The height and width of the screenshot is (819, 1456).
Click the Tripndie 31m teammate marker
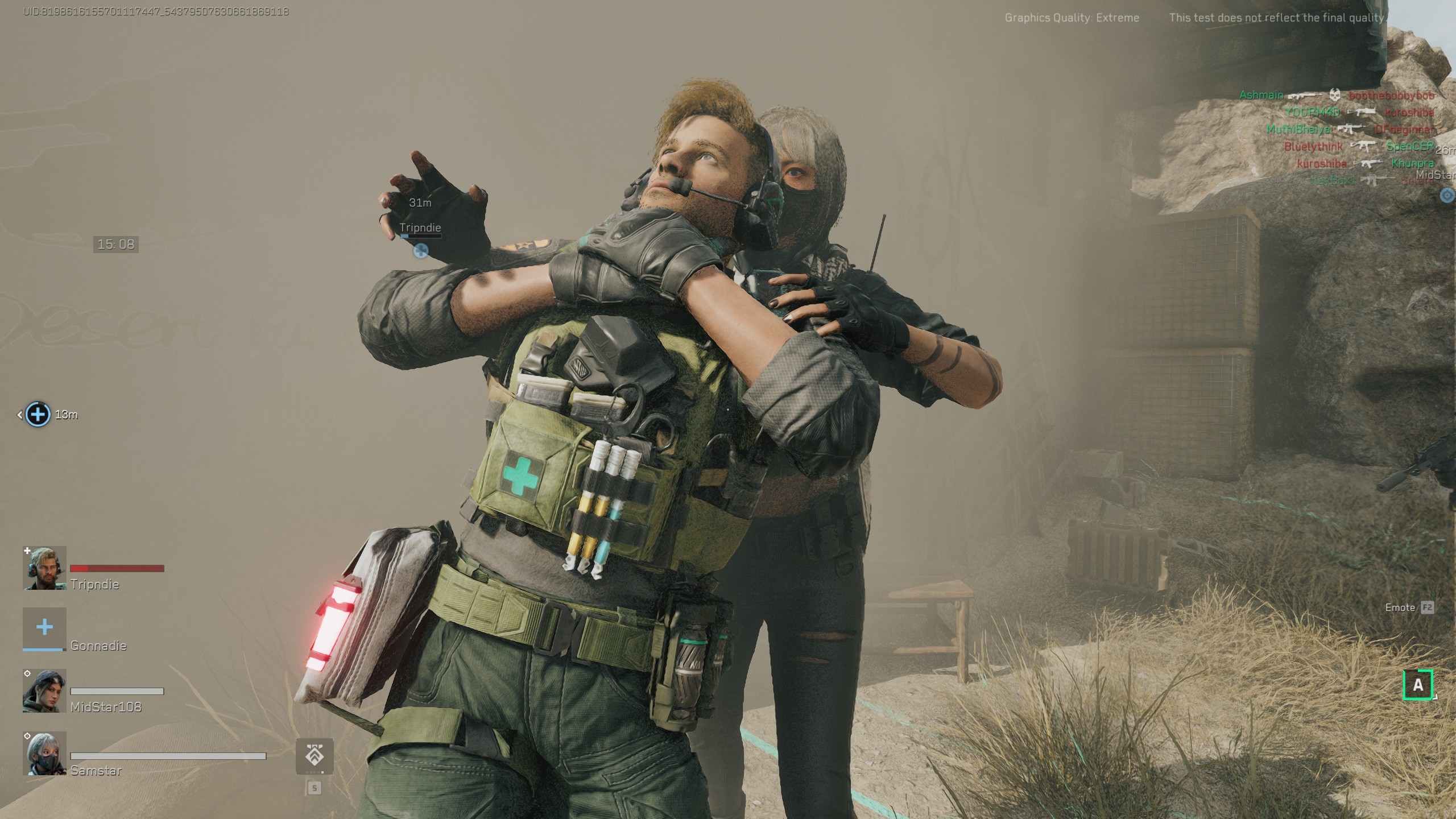(x=421, y=250)
